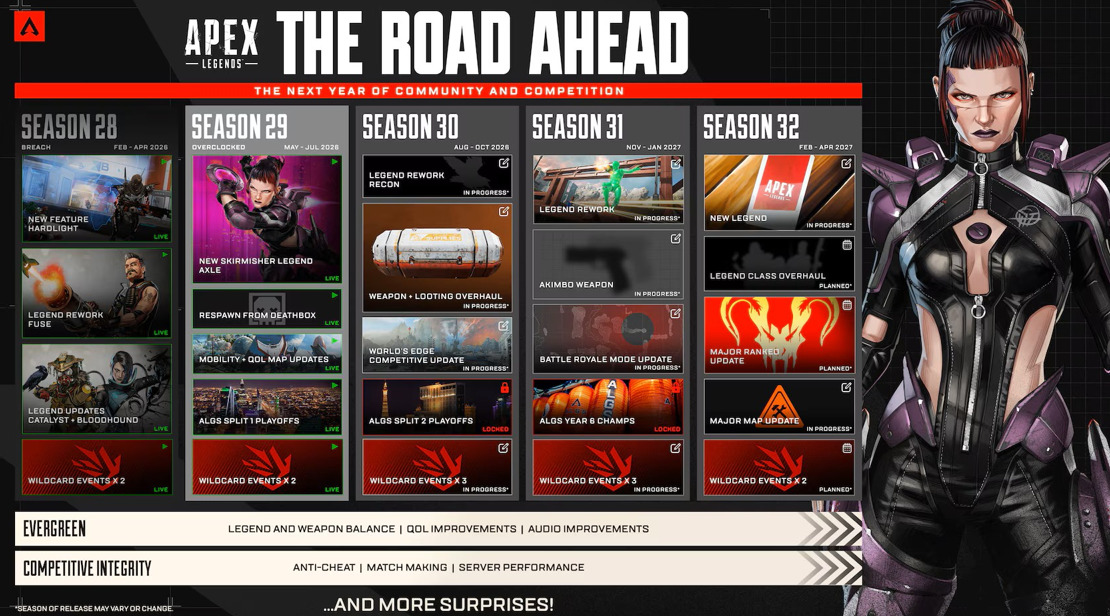Choose the Season 32 New Legend card
Image resolution: width=1110 pixels, height=616 pixels.
pyautogui.click(x=779, y=192)
